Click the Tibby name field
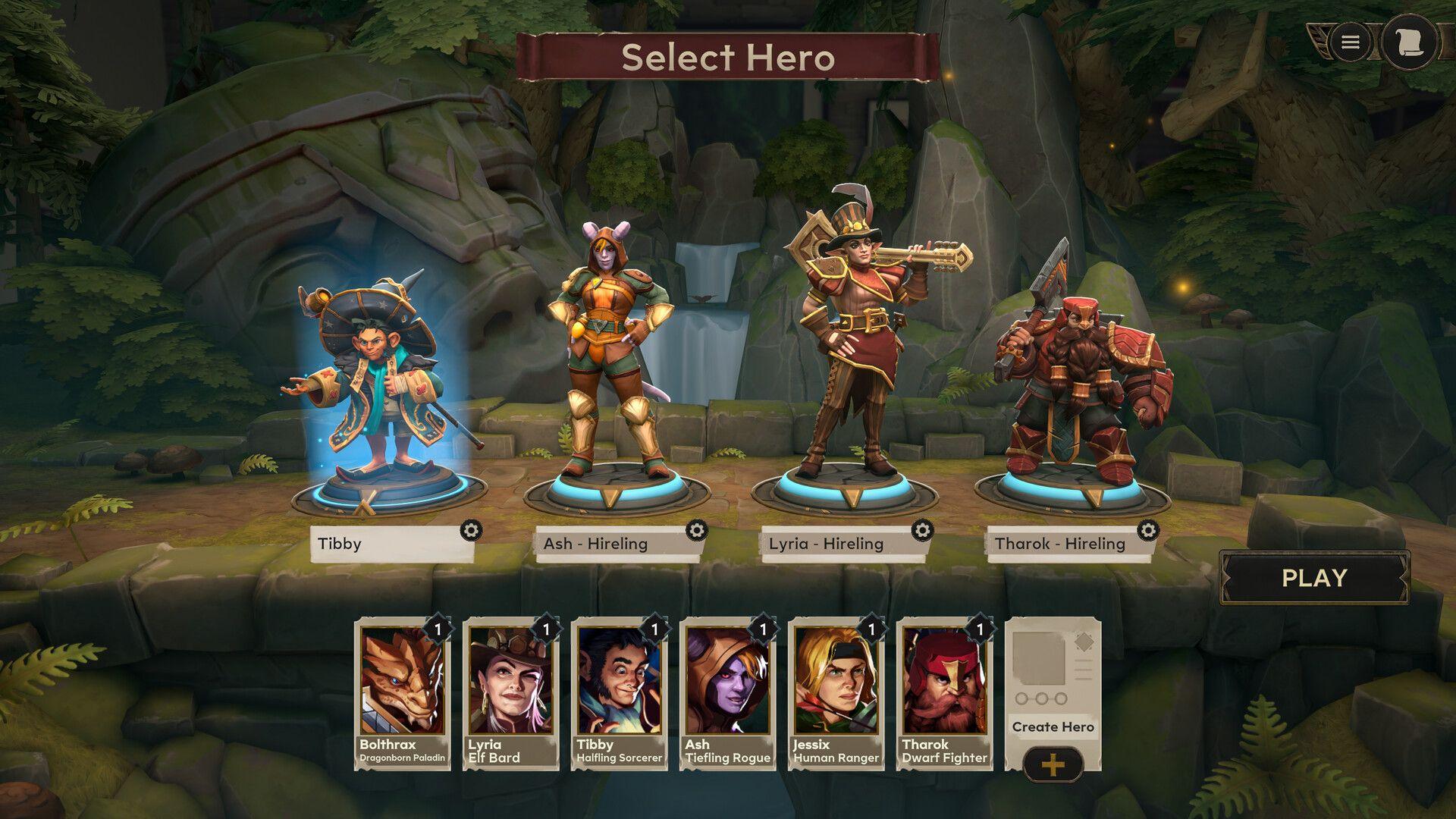The height and width of the screenshot is (819, 1456). (387, 543)
